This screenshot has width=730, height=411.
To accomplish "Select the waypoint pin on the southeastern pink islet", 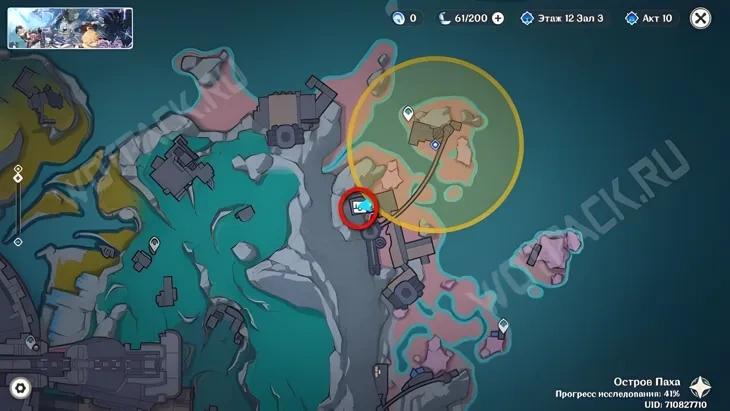I will [x=503, y=325].
